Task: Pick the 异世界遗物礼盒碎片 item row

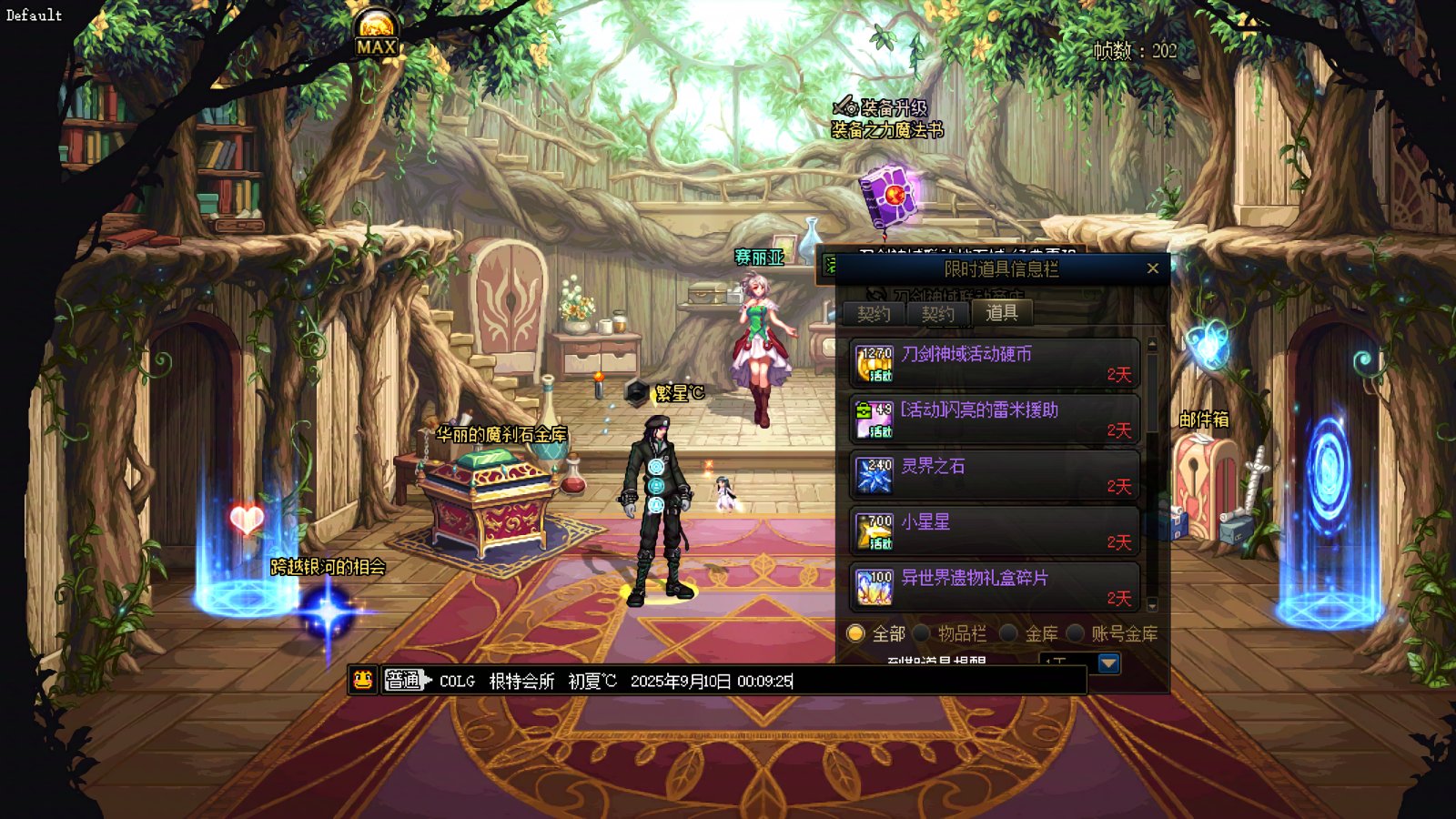Action: click(x=994, y=588)
